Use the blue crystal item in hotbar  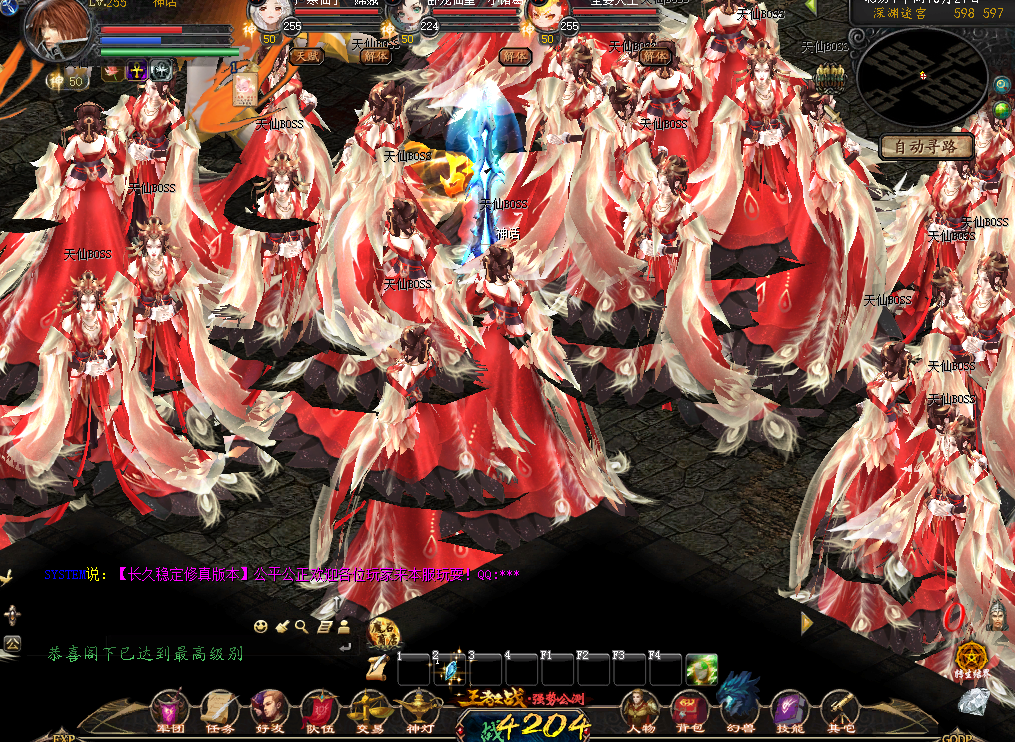coord(450,670)
